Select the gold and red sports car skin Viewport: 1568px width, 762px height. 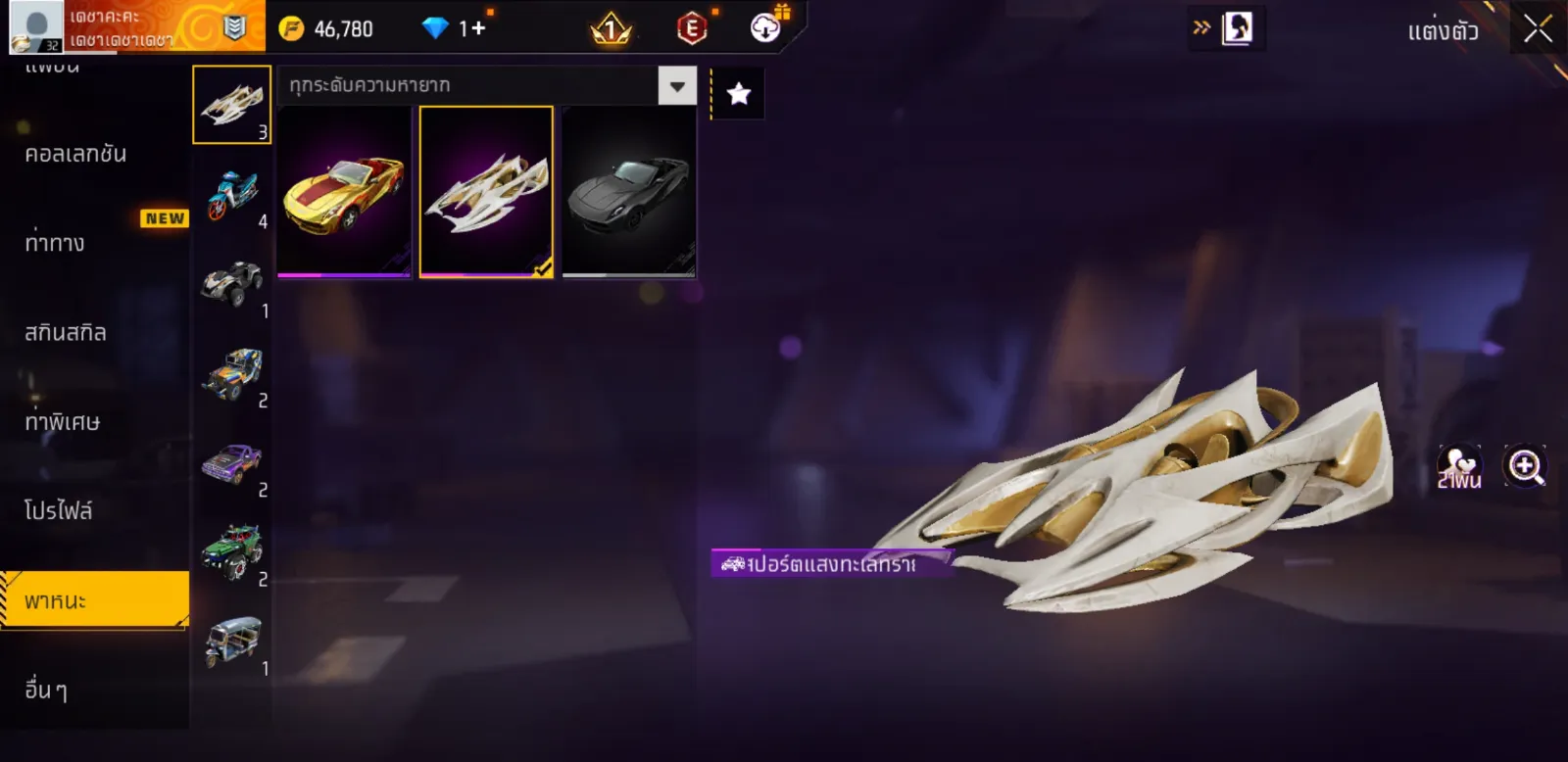click(344, 193)
